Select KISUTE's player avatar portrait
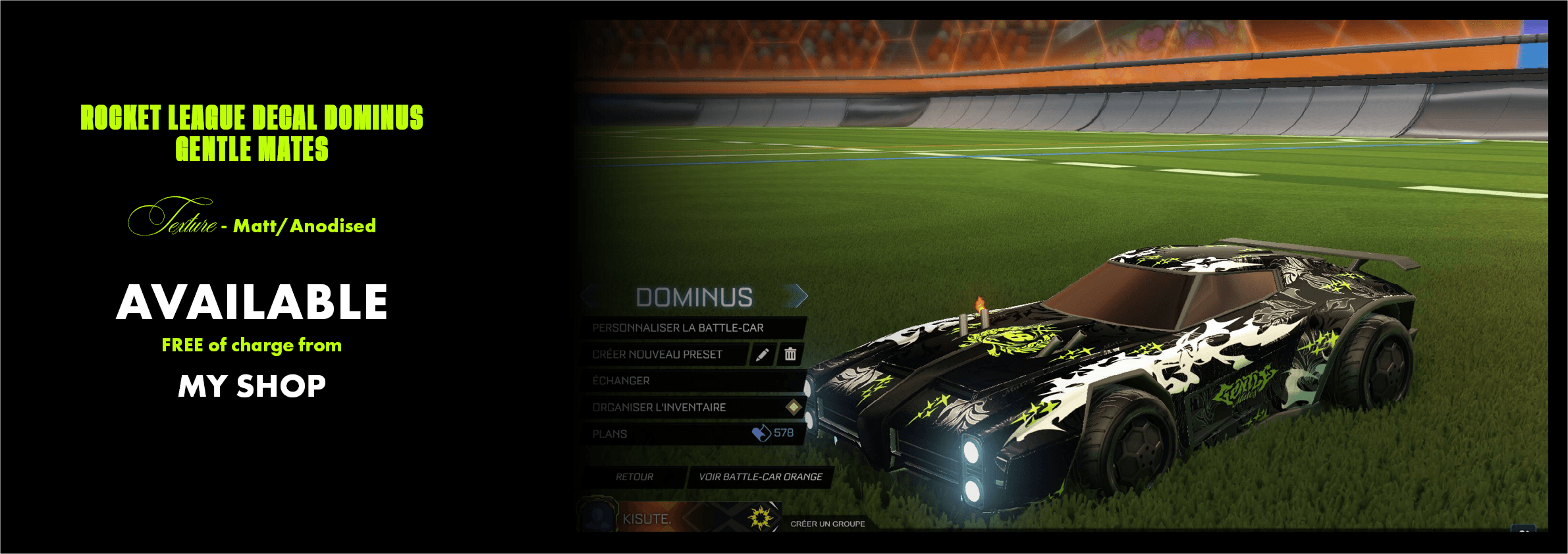The height and width of the screenshot is (554, 1568). tap(597, 517)
